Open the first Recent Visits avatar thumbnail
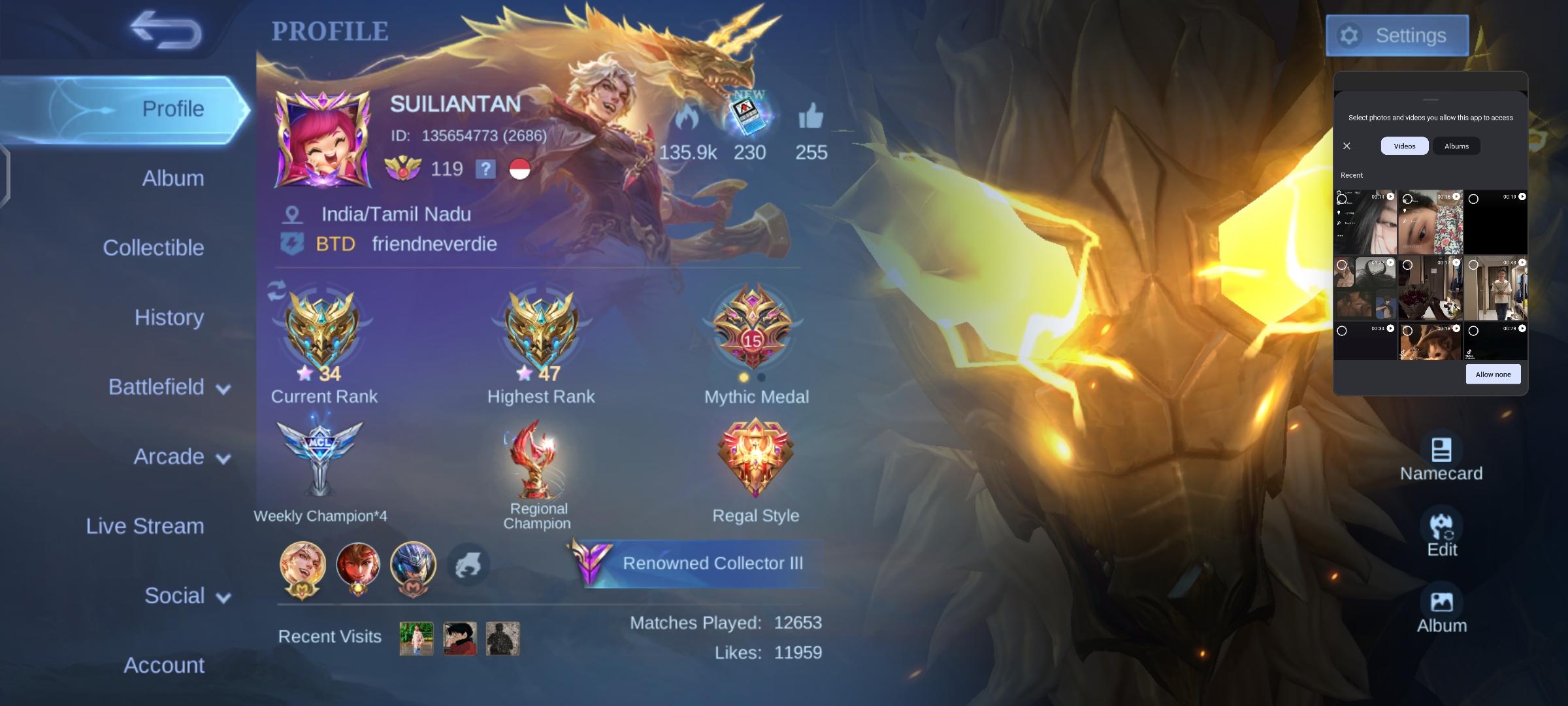1568x706 pixels. pos(415,638)
